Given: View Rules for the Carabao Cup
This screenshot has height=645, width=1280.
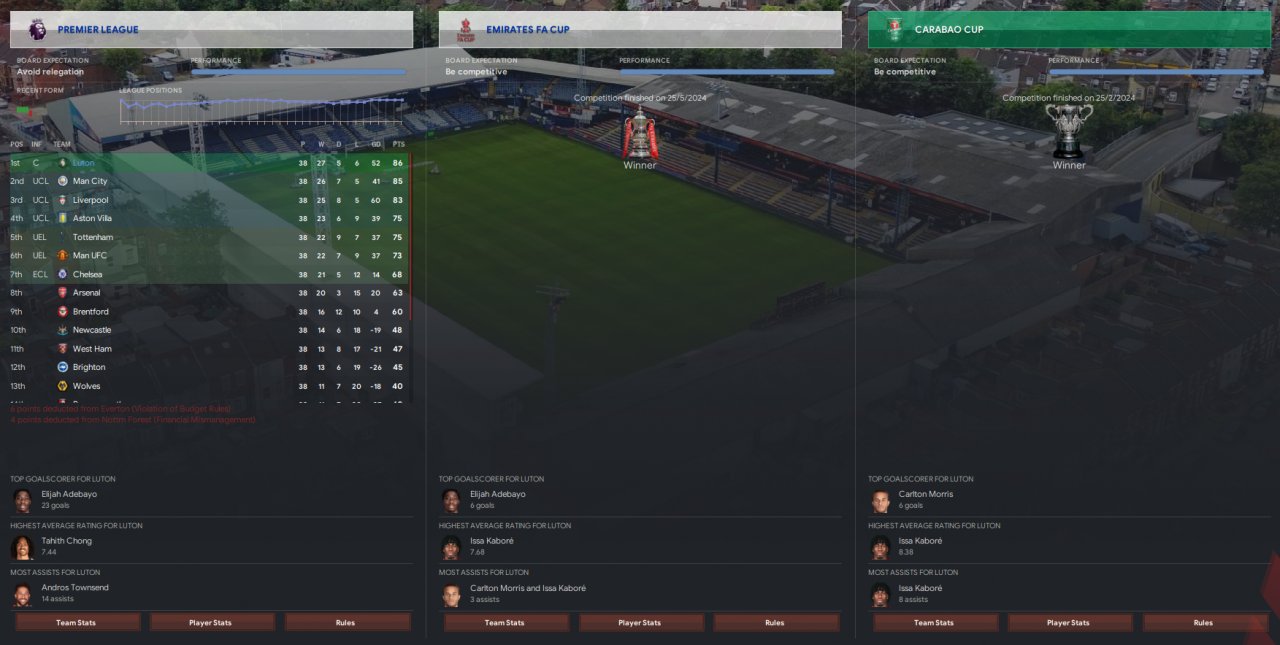Looking at the screenshot, I should click(1203, 622).
